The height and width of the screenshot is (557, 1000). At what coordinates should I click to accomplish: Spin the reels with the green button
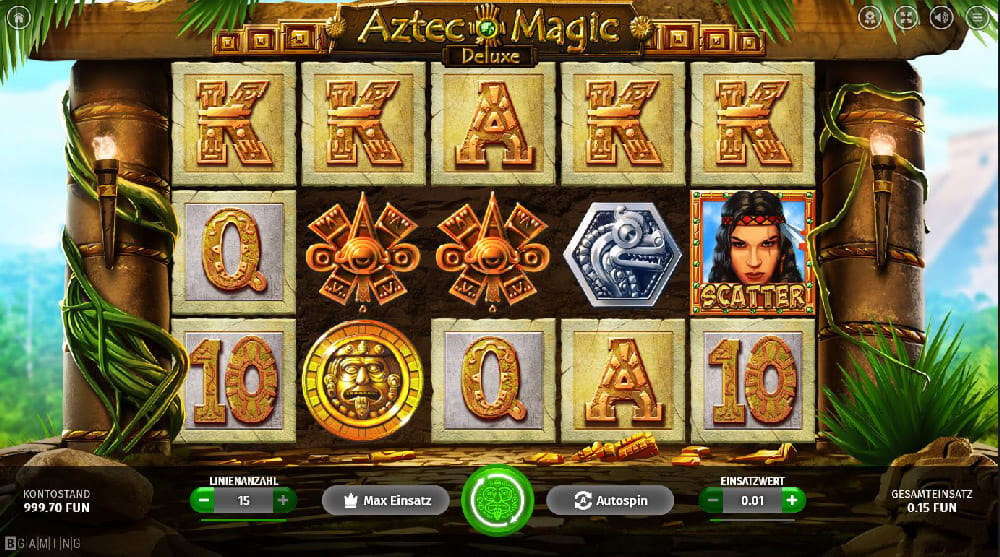[499, 500]
